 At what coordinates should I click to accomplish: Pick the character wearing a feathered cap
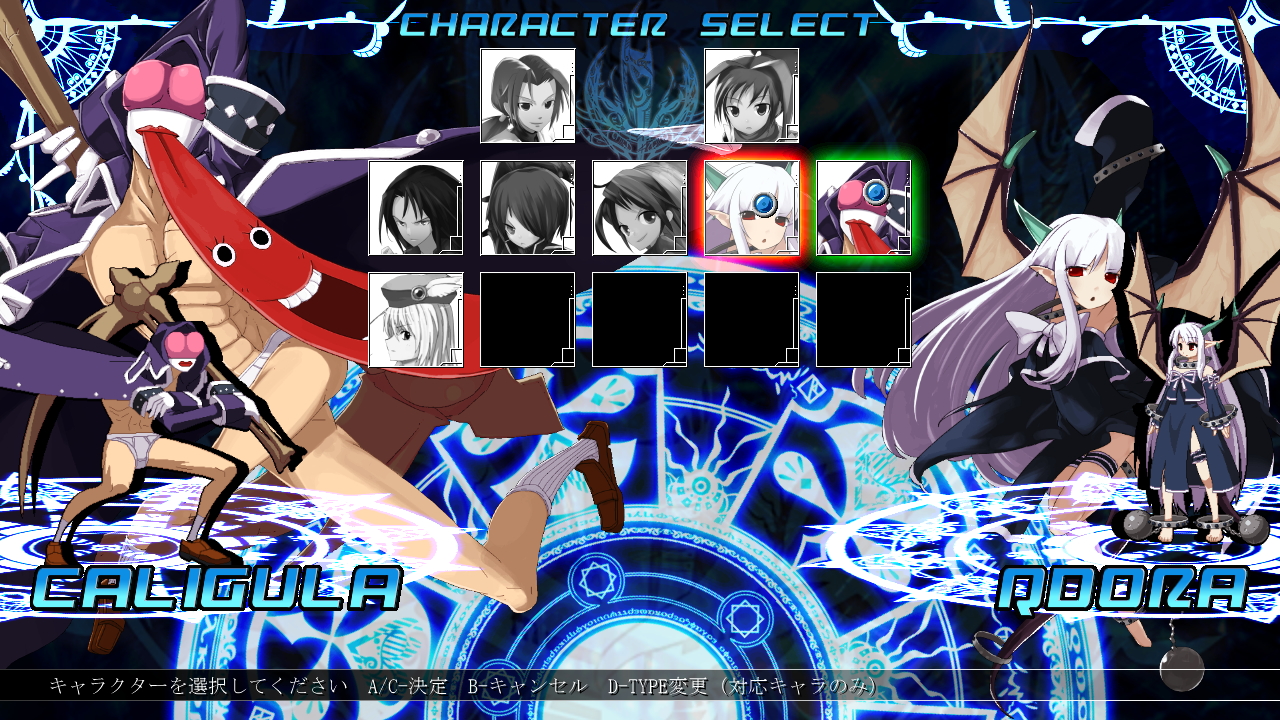416,320
